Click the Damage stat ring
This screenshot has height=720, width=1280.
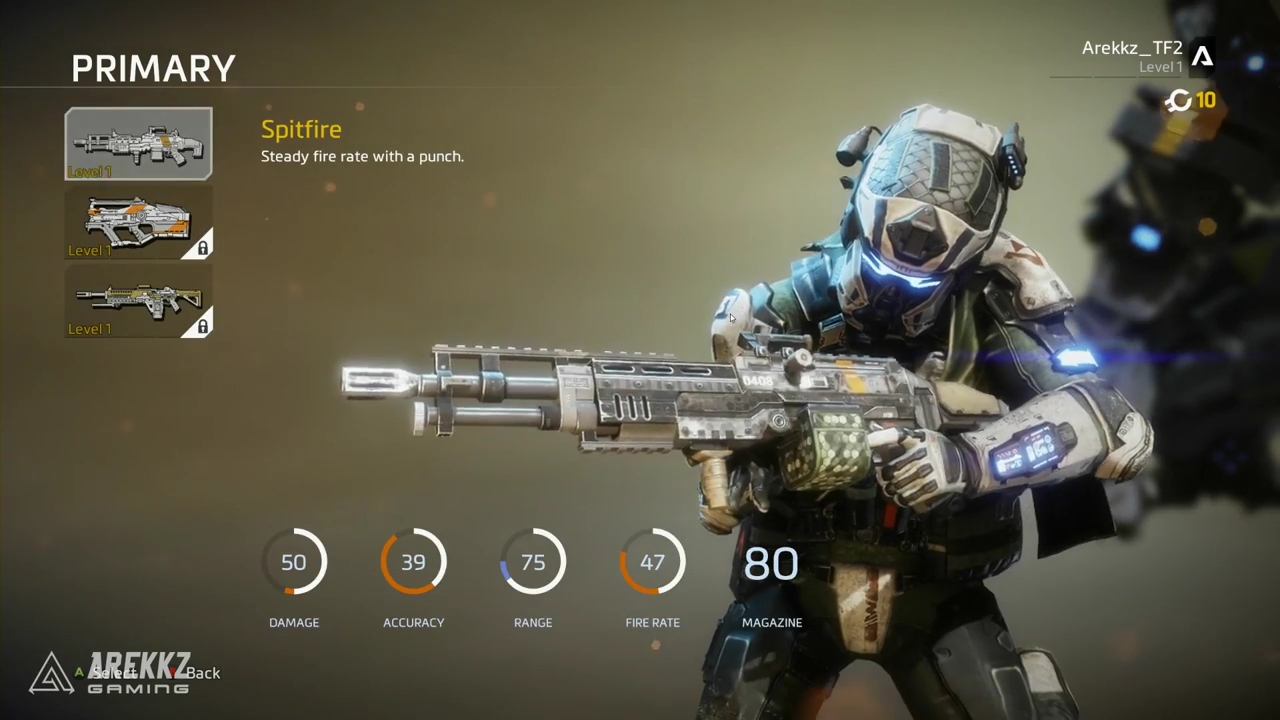click(293, 562)
